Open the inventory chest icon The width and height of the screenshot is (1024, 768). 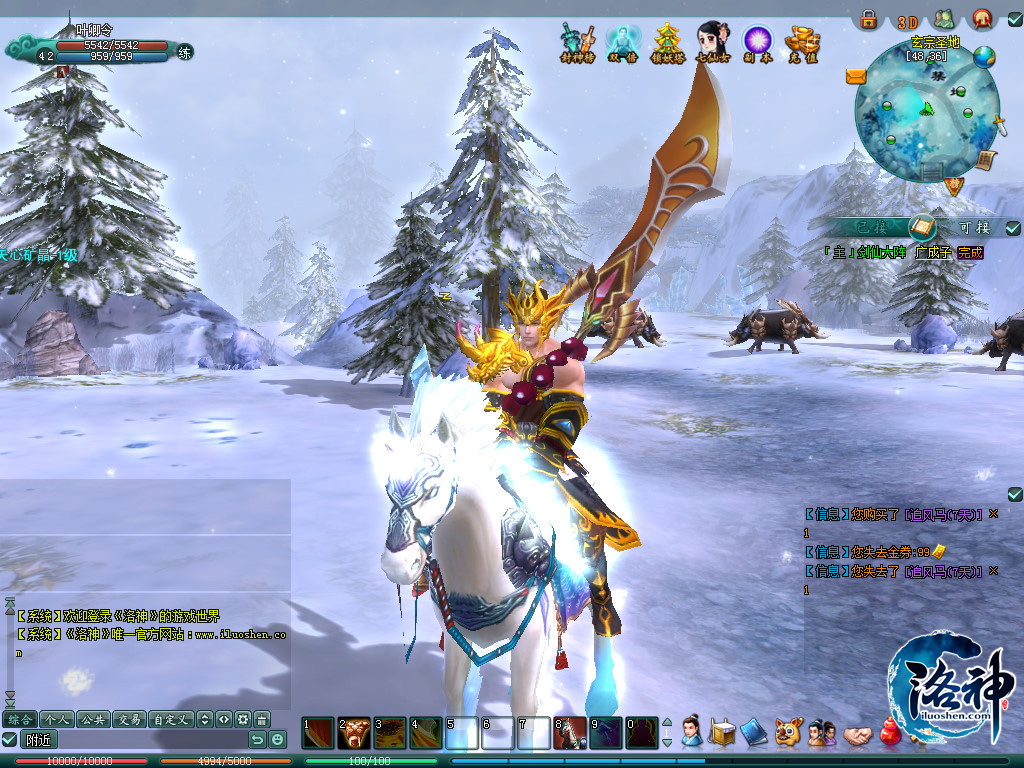[x=723, y=732]
